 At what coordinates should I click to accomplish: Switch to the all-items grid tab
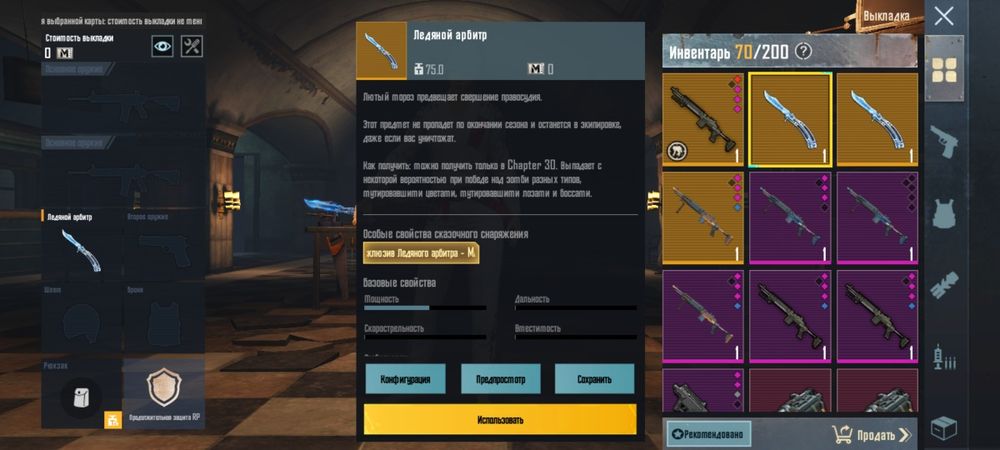[943, 69]
